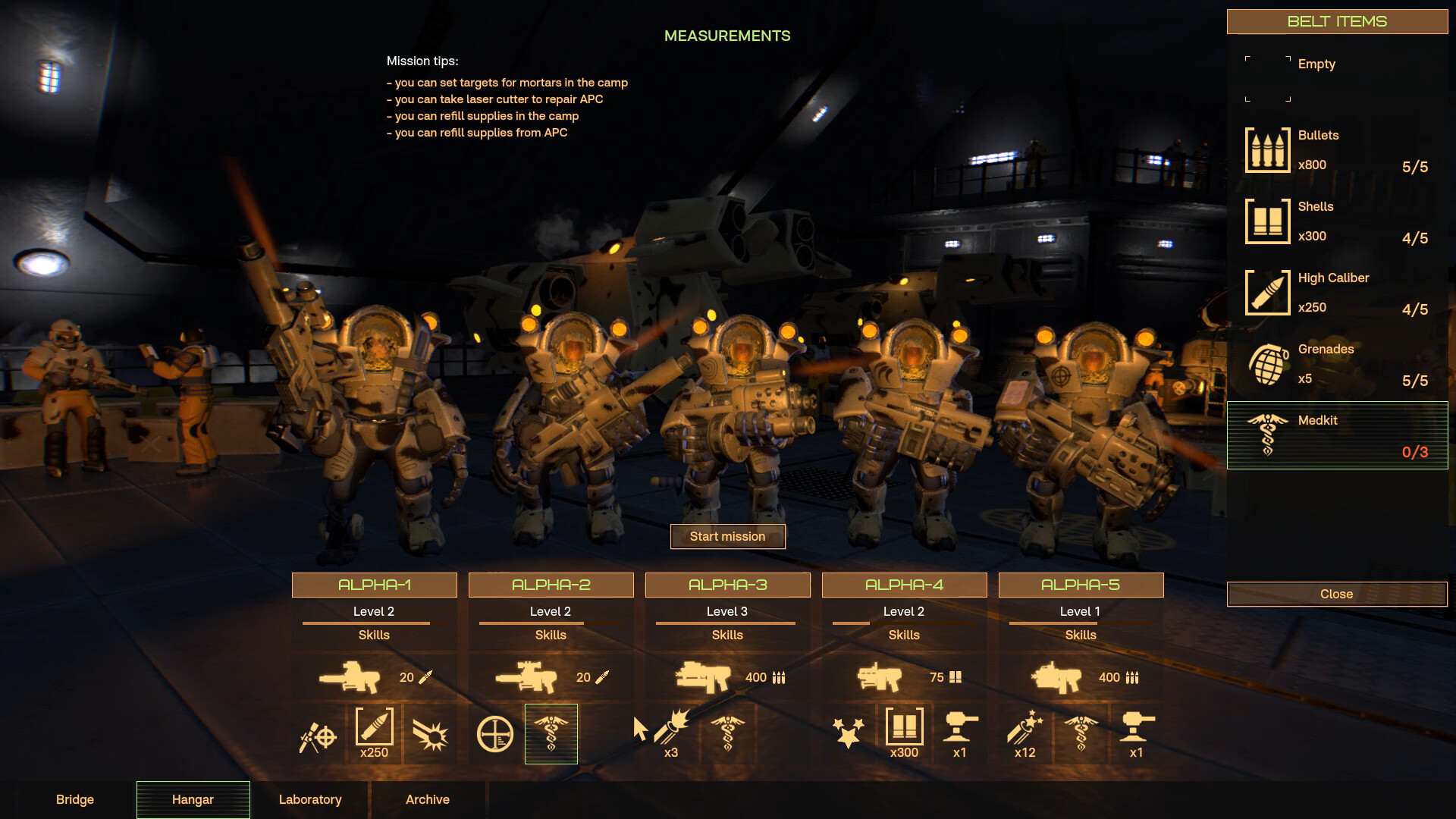Expand the Skills section for Alpha-3
The image size is (1456, 819).
click(726, 635)
